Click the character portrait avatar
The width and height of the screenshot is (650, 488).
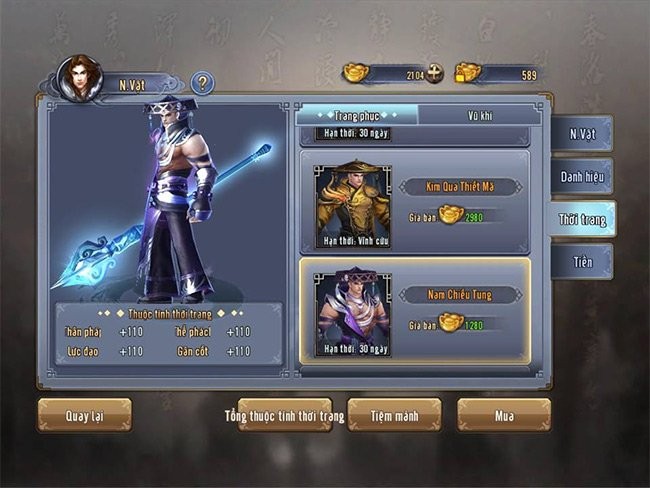pyautogui.click(x=80, y=79)
